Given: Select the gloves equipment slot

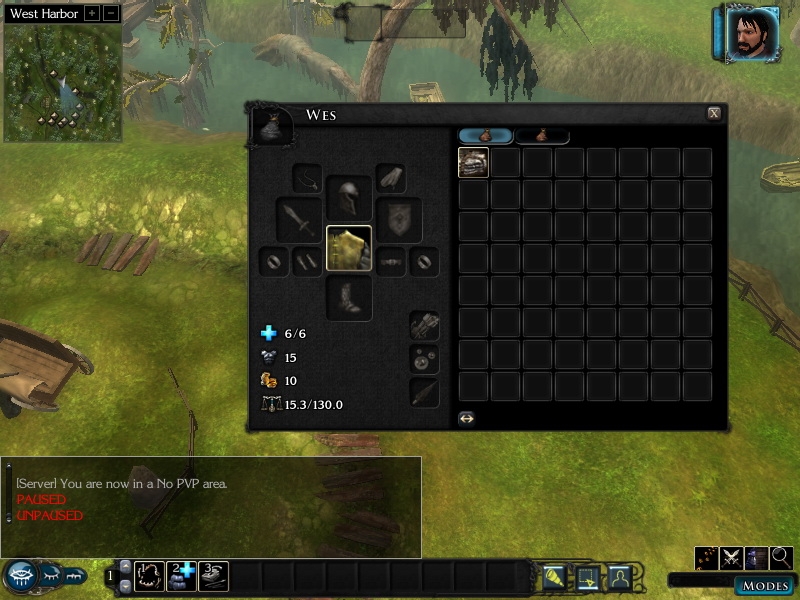Looking at the screenshot, I should [391, 178].
